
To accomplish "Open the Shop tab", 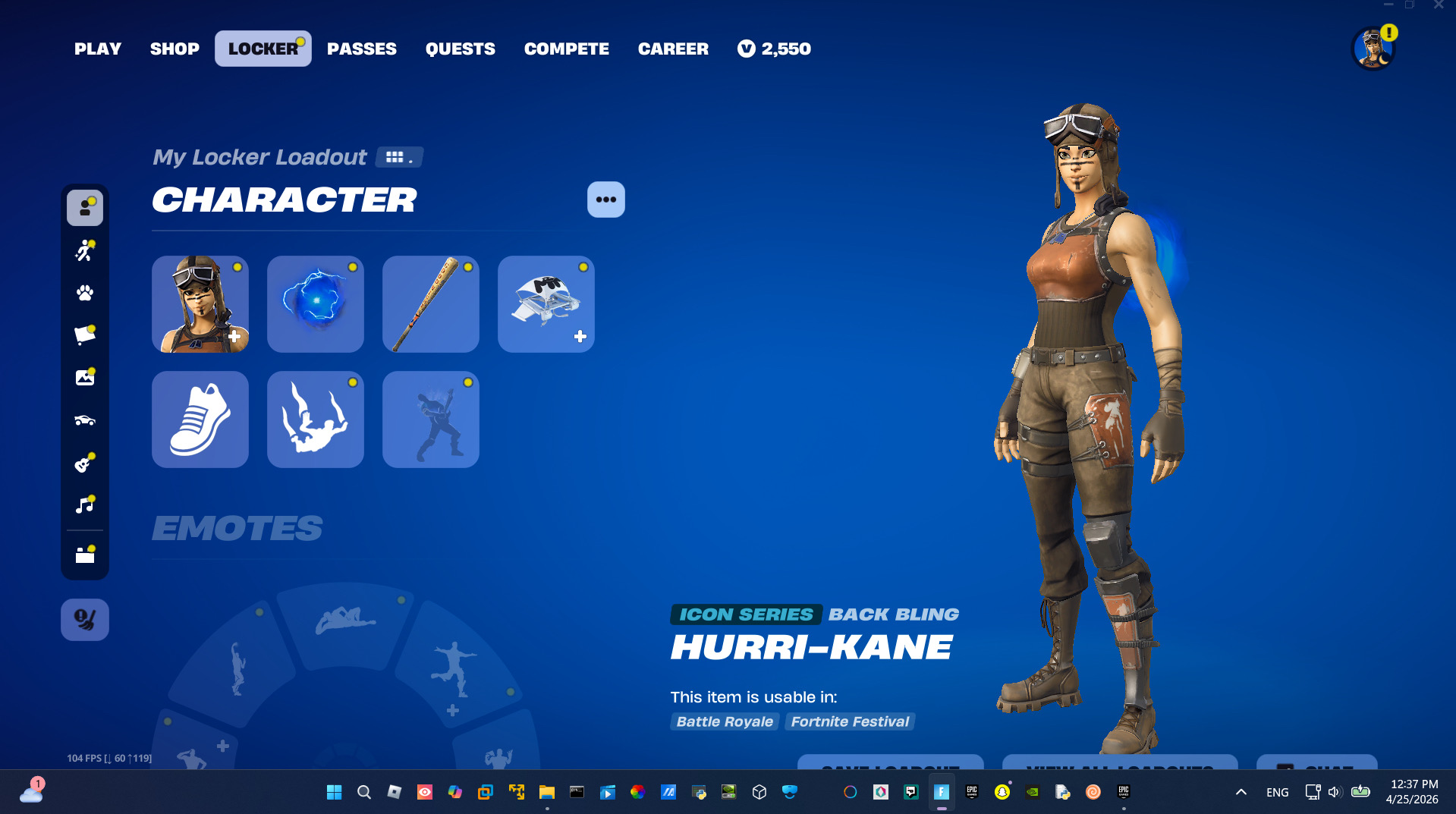I will (175, 49).
